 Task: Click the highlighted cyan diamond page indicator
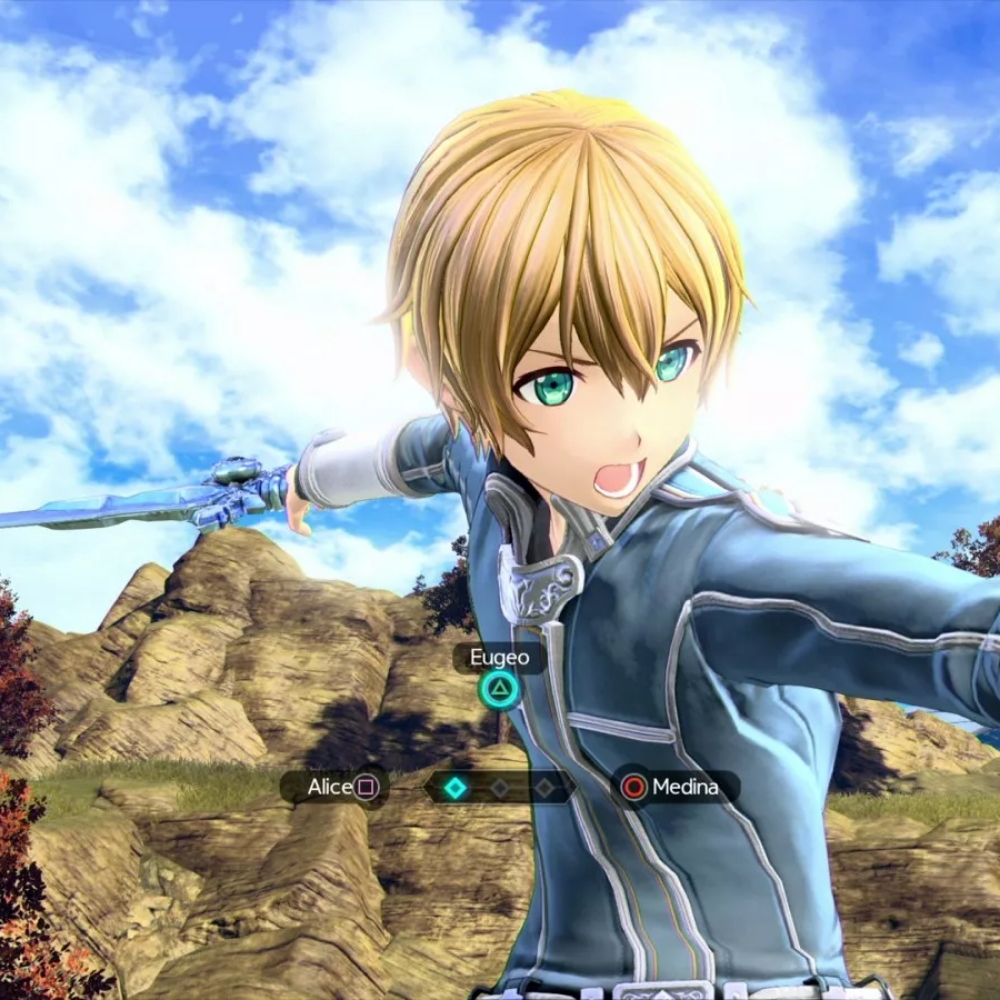point(456,788)
